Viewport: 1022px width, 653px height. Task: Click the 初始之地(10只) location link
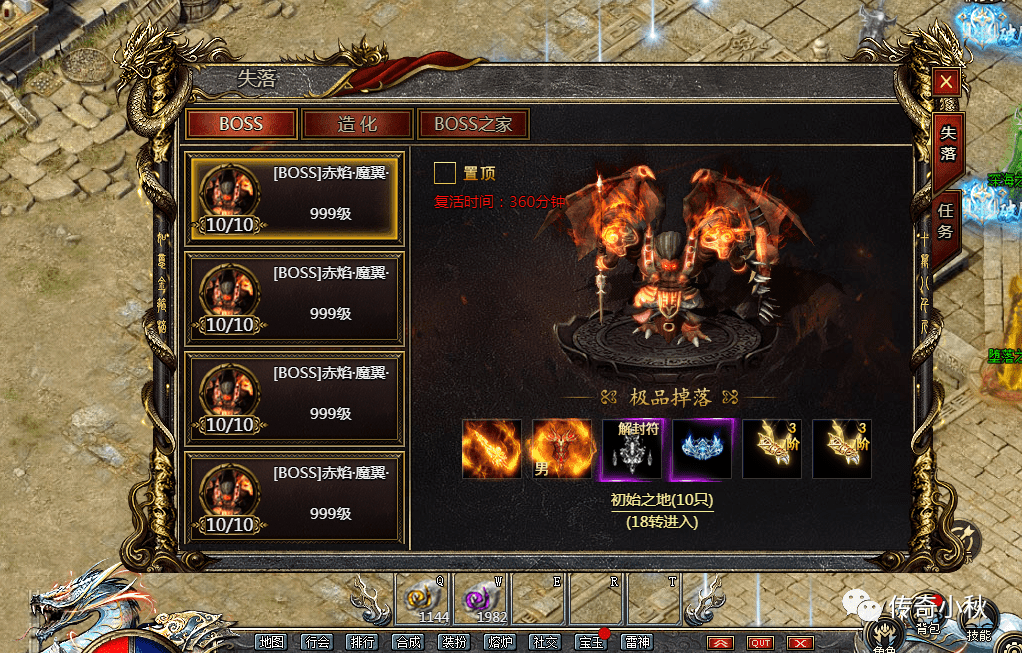pos(662,500)
